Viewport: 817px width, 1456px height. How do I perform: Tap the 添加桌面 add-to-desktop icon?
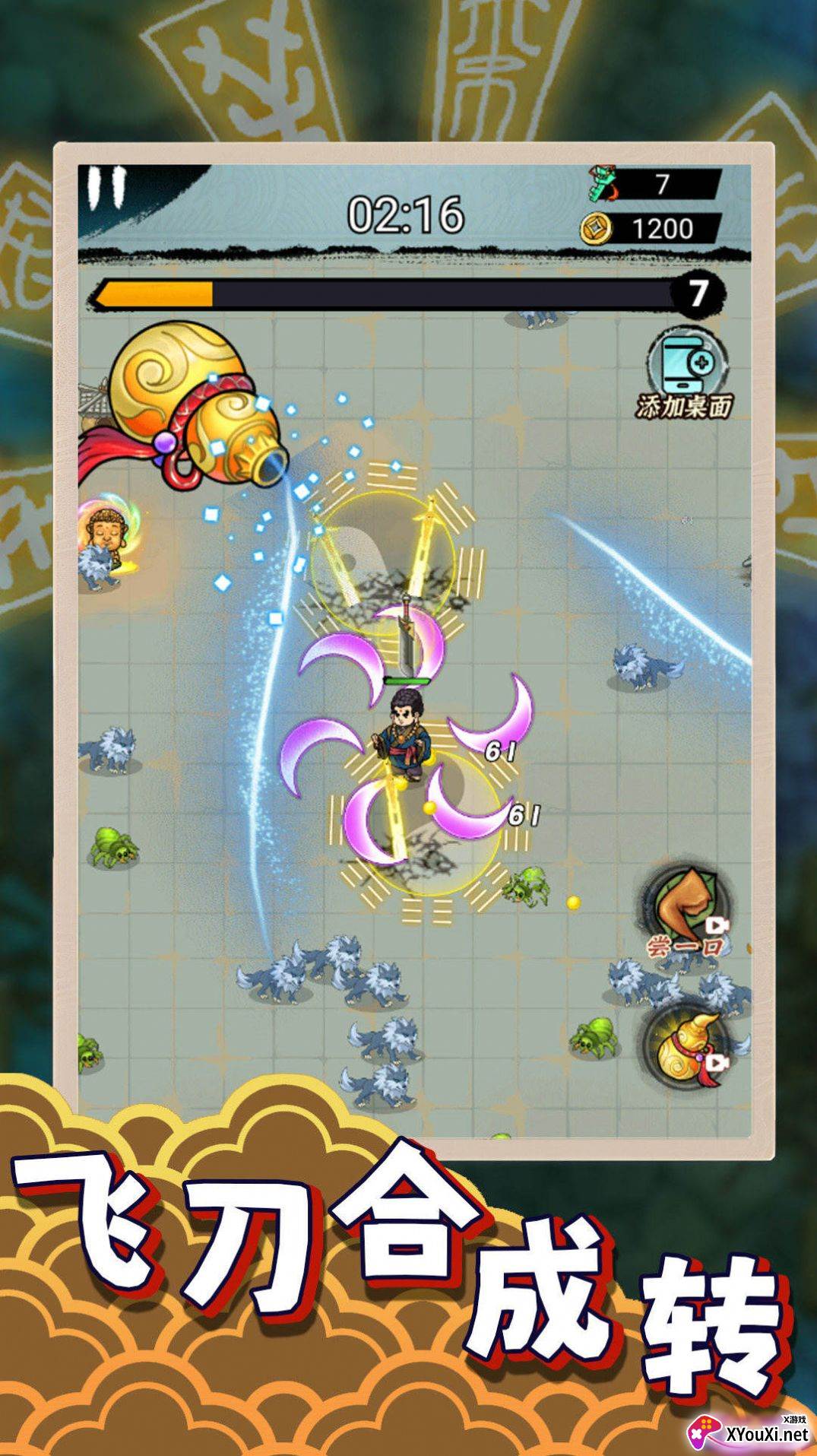point(685,374)
